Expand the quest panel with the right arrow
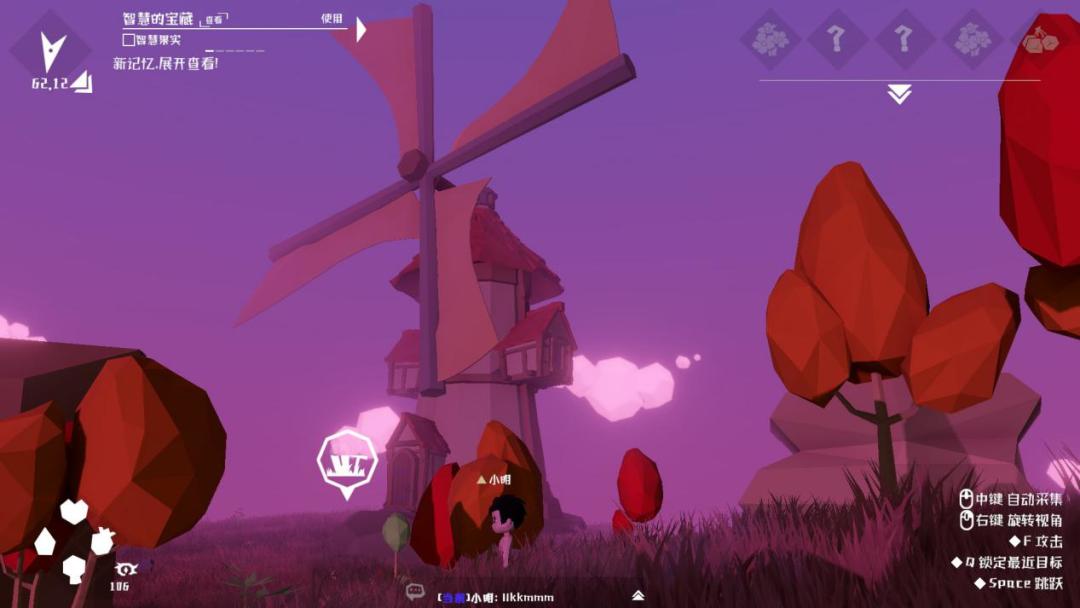This screenshot has width=1080, height=608. 361,30
